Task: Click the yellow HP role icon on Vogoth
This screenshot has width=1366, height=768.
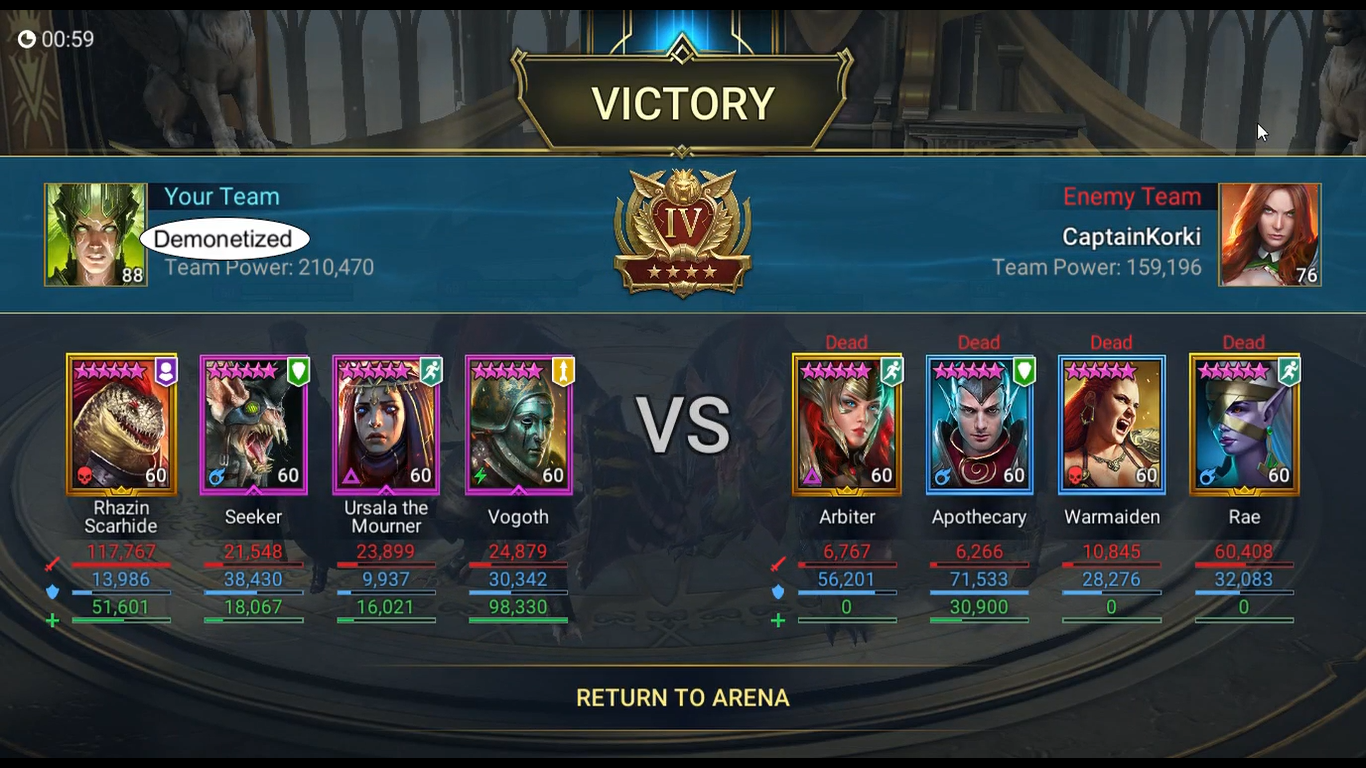Action: point(565,371)
